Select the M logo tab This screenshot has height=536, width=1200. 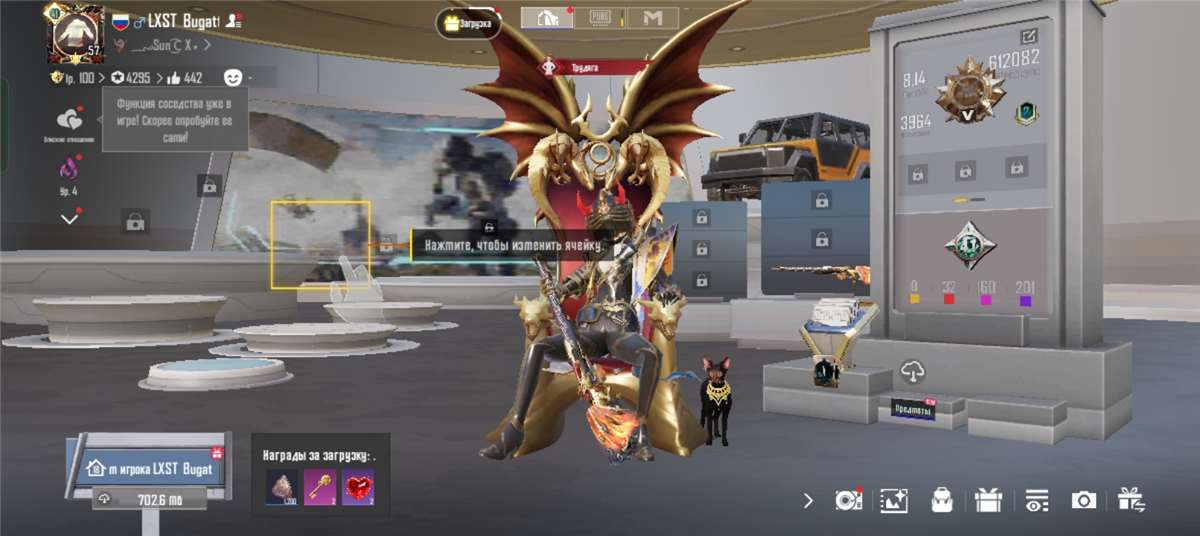pyautogui.click(x=653, y=18)
